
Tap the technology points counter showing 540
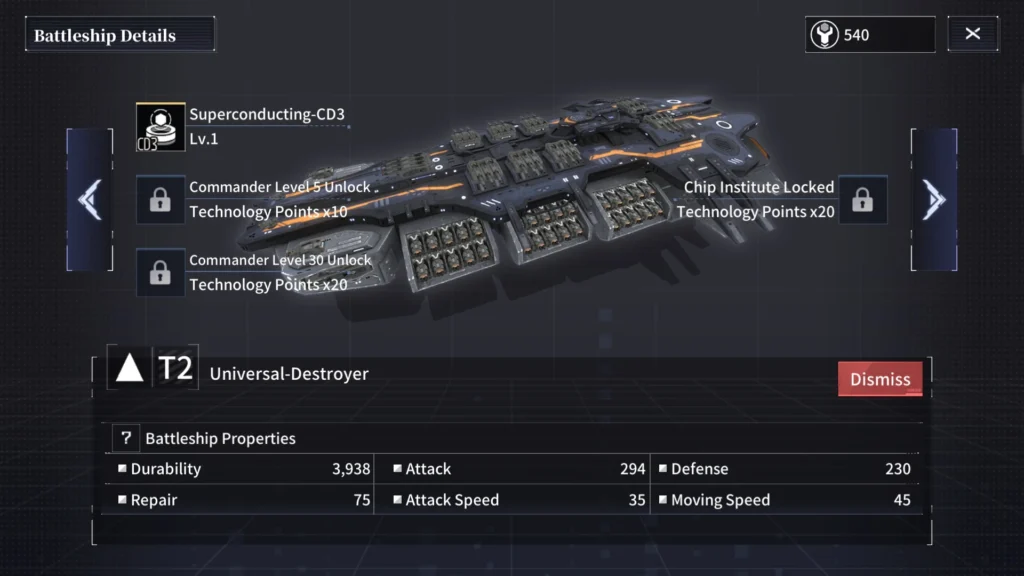[869, 34]
